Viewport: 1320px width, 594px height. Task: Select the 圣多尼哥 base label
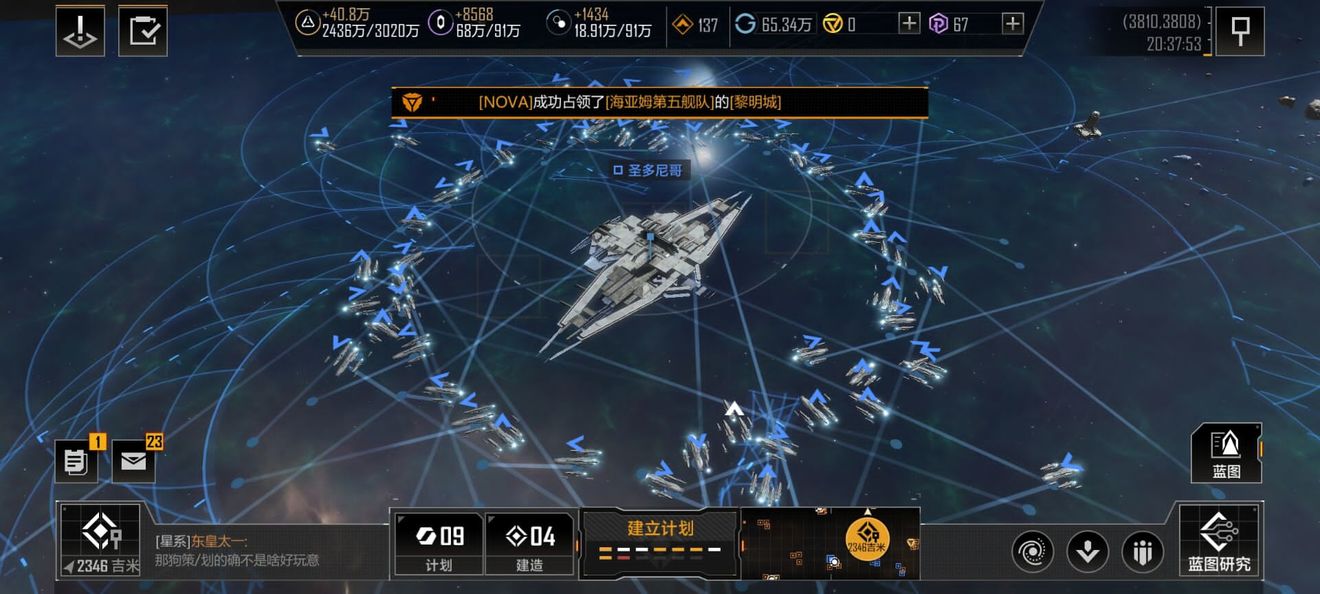click(x=649, y=170)
